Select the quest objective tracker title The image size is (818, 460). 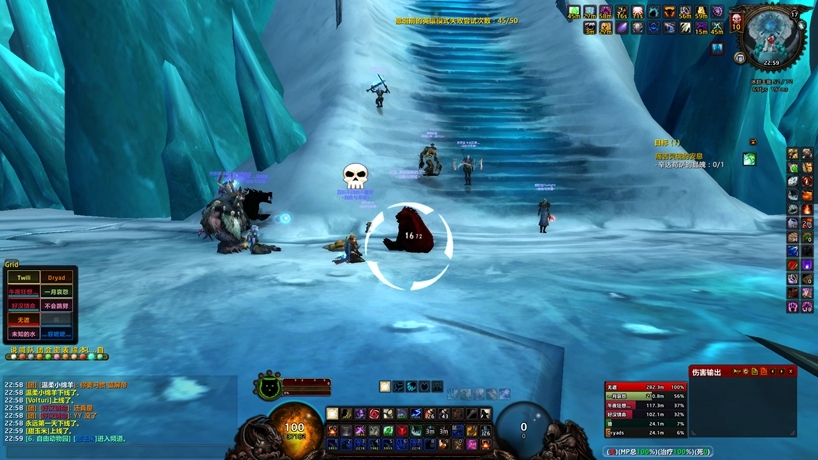coord(667,143)
